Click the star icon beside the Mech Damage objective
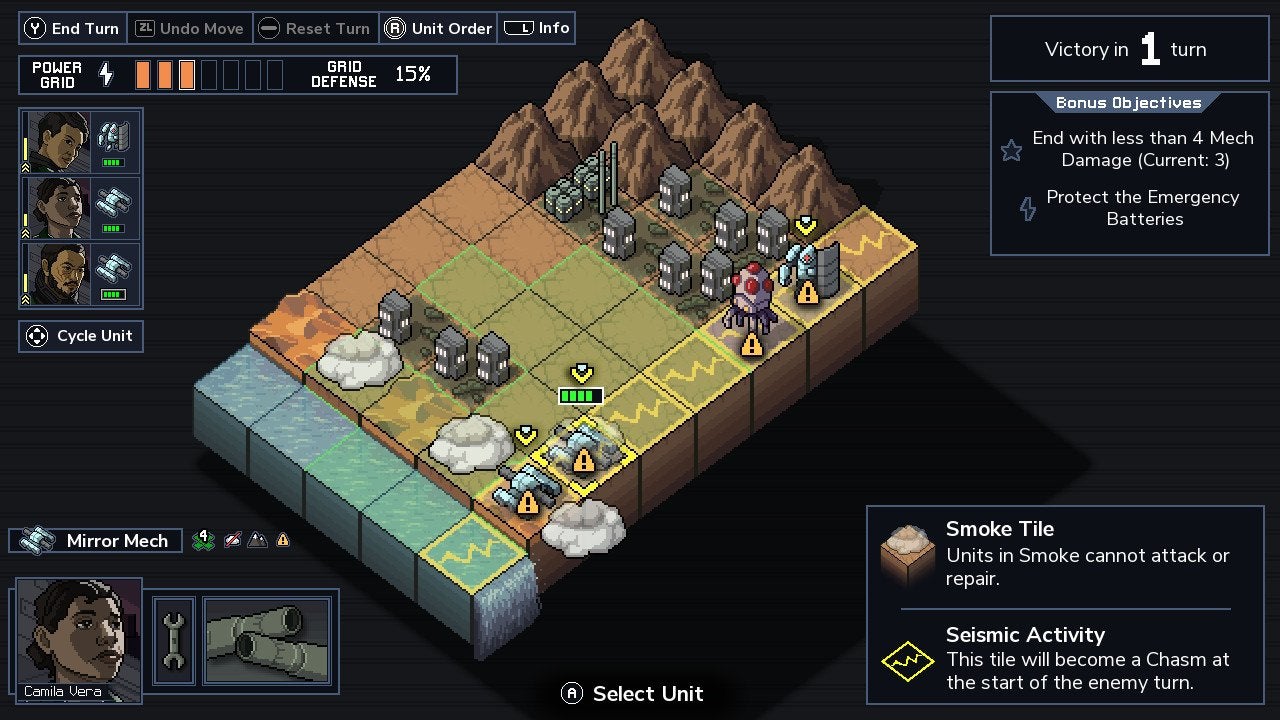This screenshot has width=1280, height=720. click(x=1011, y=150)
